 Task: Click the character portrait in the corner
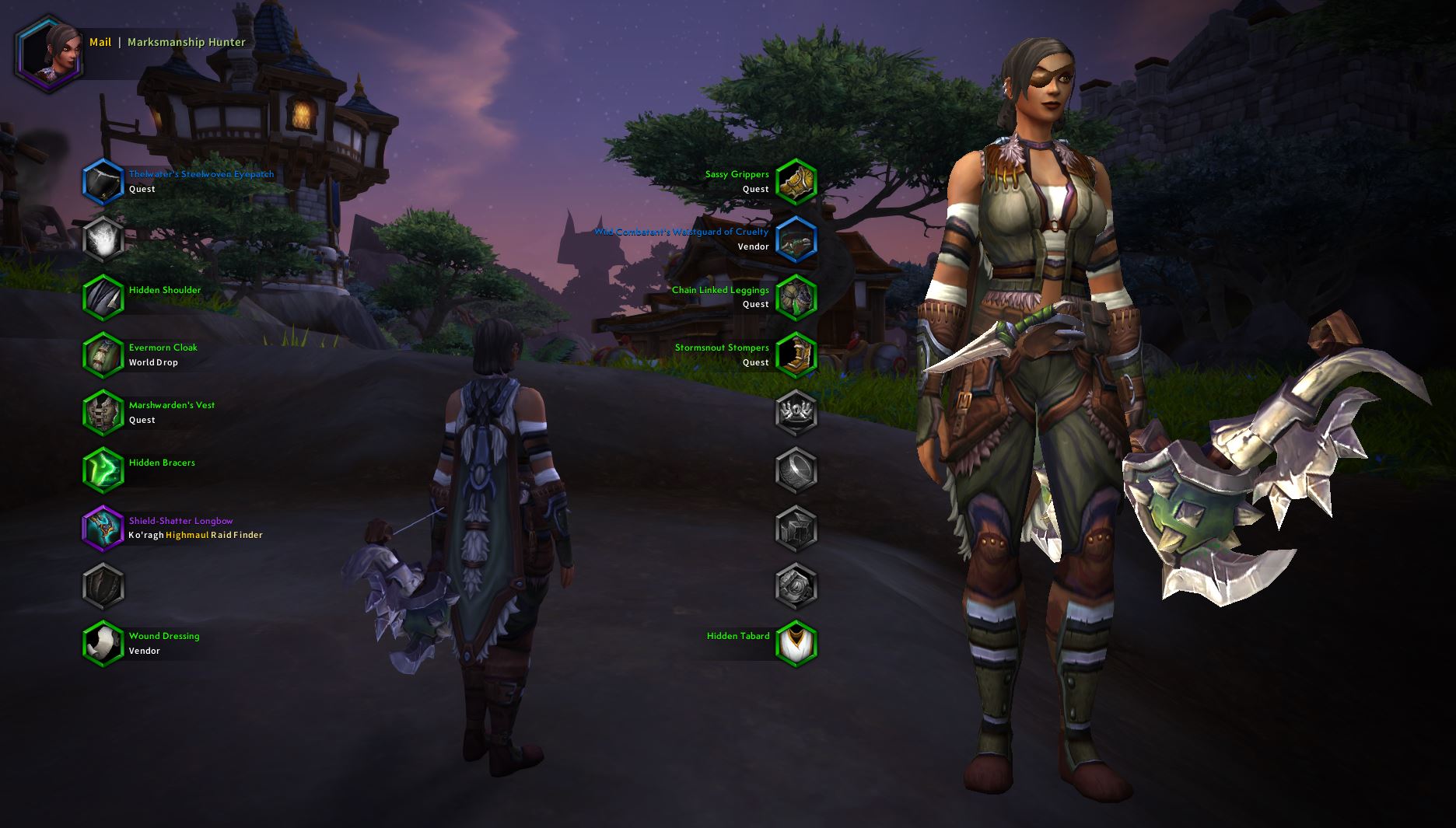tap(48, 53)
